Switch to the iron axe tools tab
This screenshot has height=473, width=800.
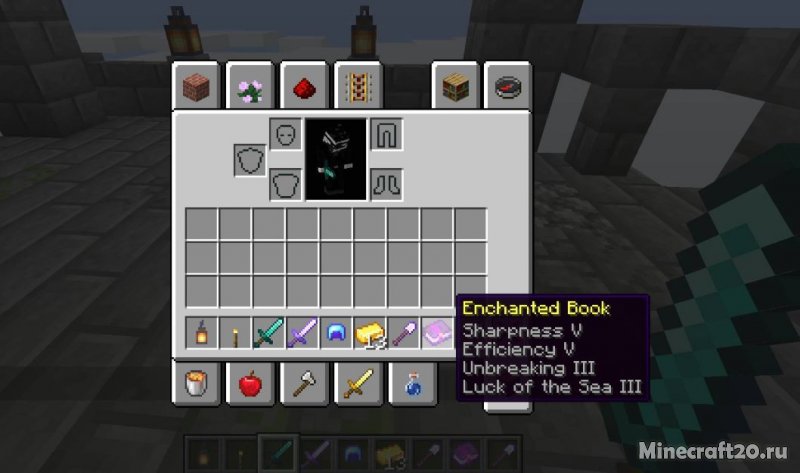[x=303, y=382]
